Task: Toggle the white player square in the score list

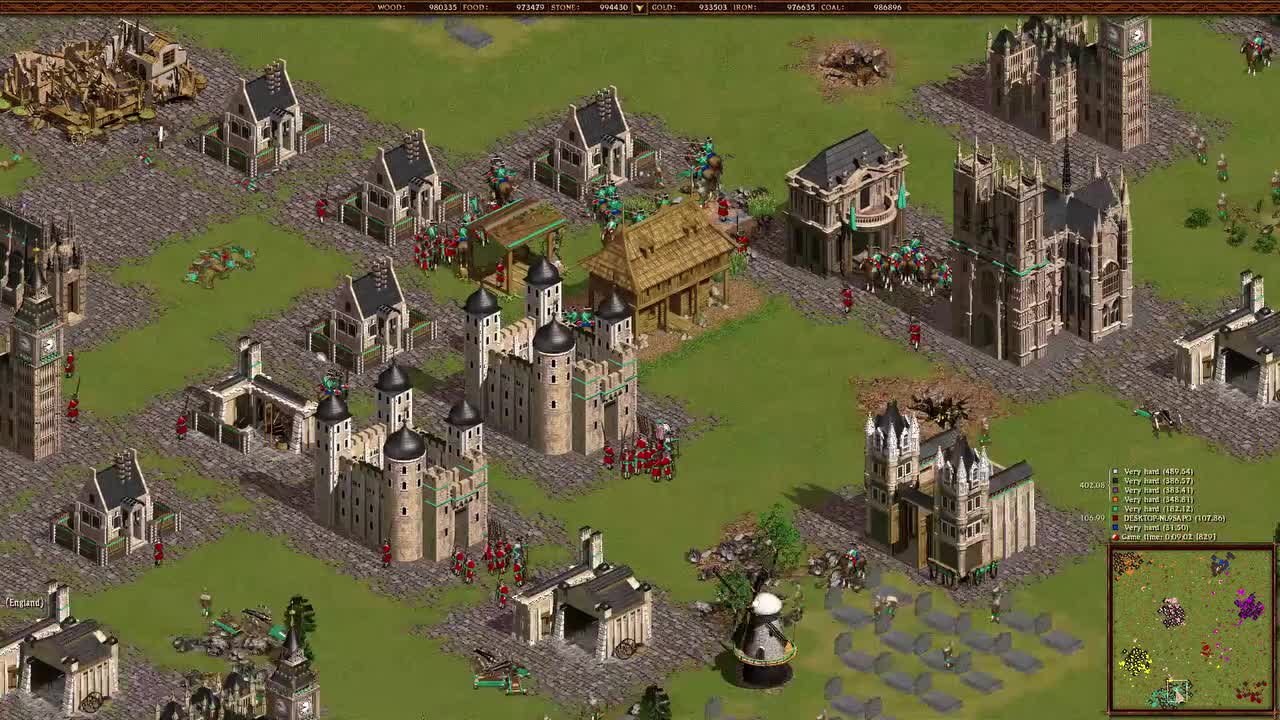Action: (1115, 471)
